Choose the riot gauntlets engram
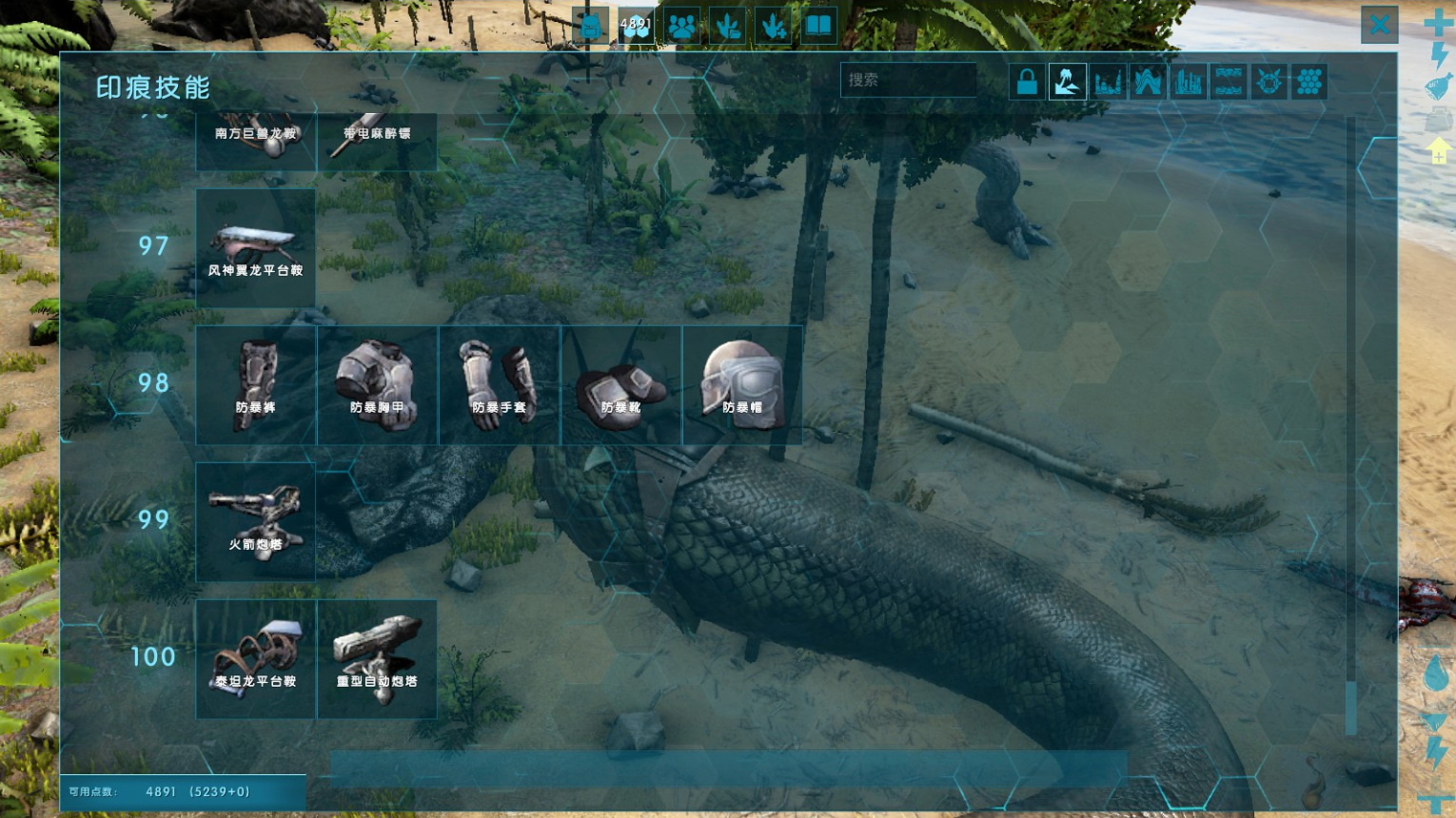 click(499, 384)
